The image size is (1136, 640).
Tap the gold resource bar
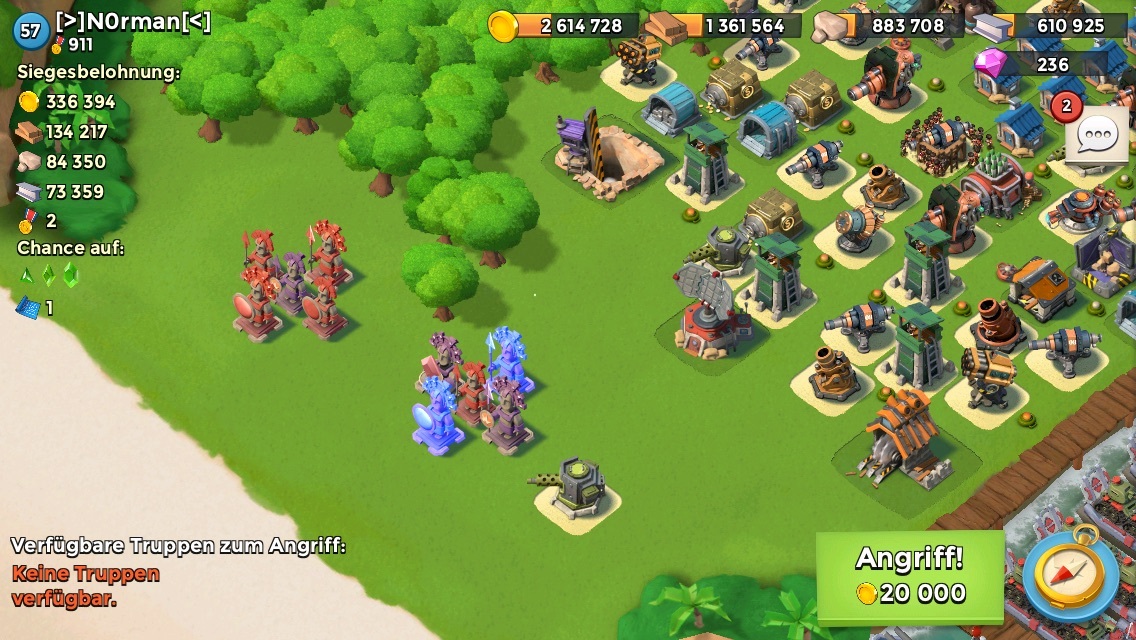(x=565, y=26)
